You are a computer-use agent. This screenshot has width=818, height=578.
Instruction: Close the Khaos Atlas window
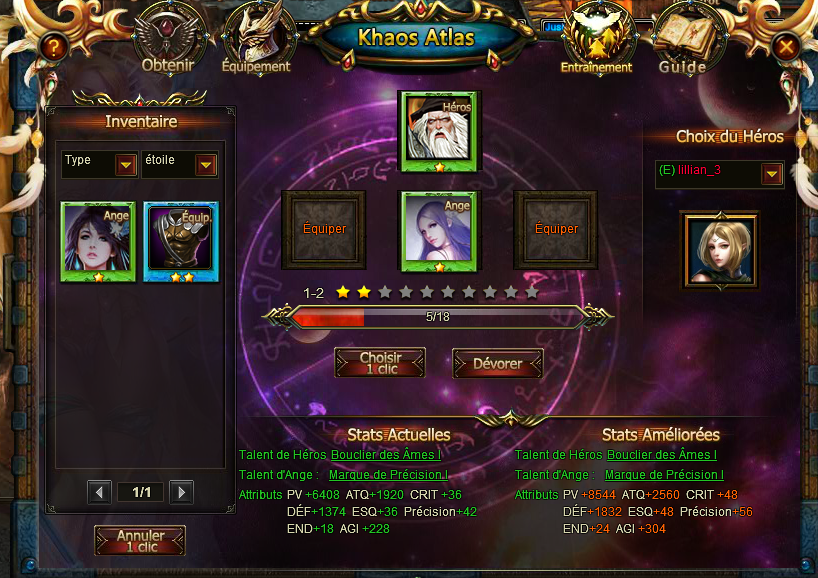point(786,46)
